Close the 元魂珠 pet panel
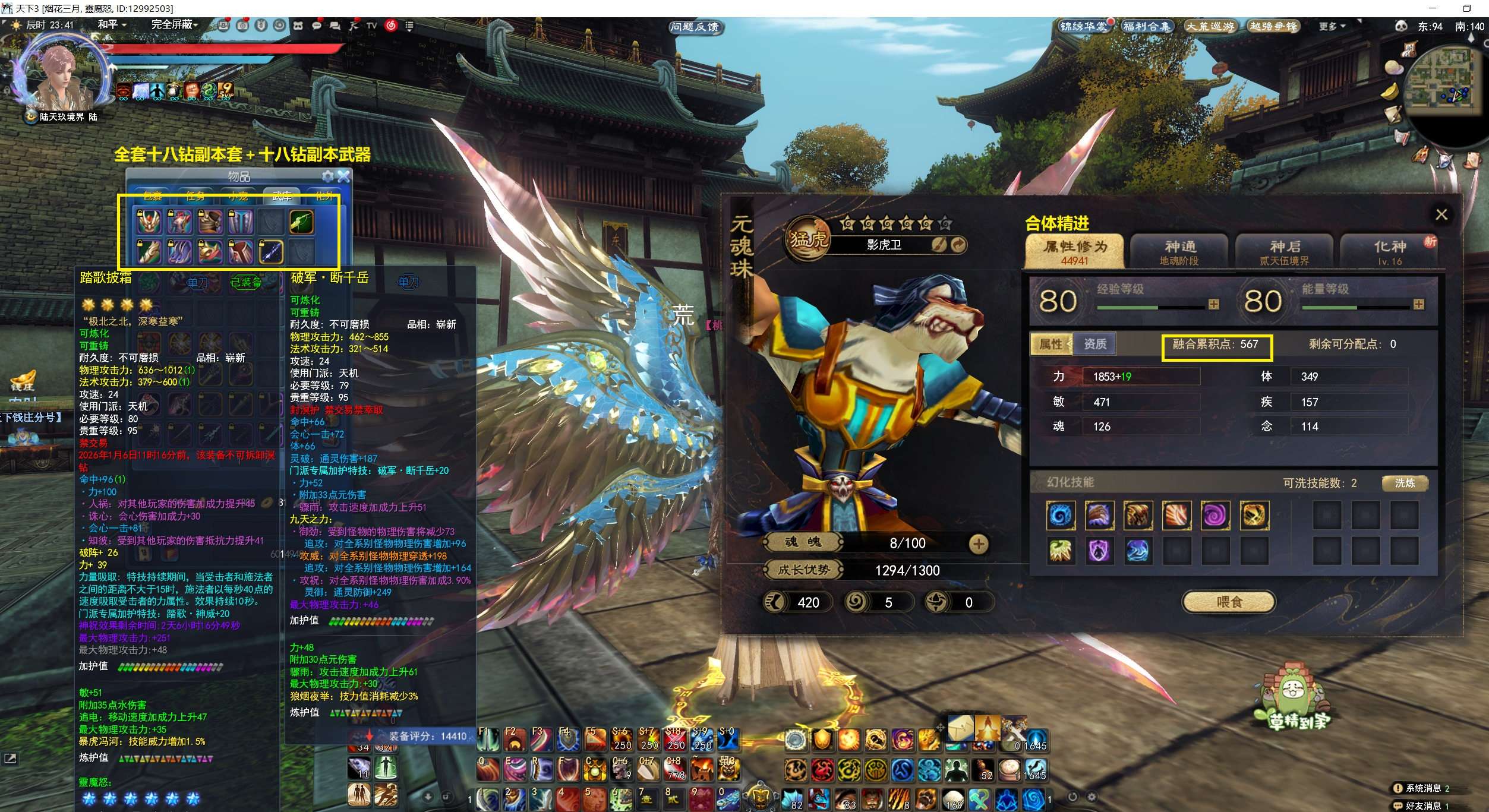This screenshot has height=812, width=1489. coord(1441,214)
